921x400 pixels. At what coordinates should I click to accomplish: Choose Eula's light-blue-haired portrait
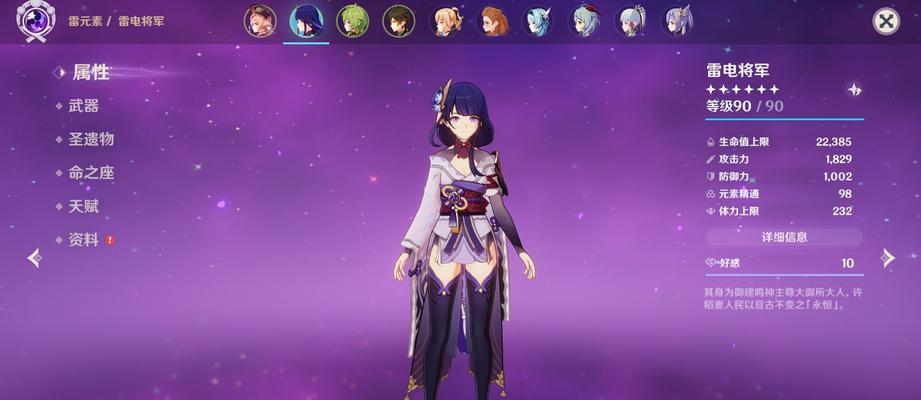point(538,21)
